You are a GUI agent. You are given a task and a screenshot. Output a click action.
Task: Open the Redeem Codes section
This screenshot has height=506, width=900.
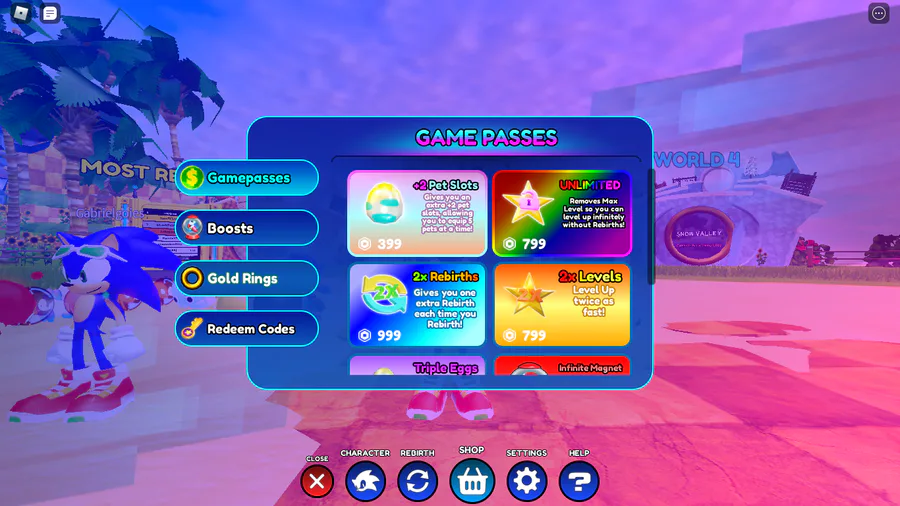[247, 328]
